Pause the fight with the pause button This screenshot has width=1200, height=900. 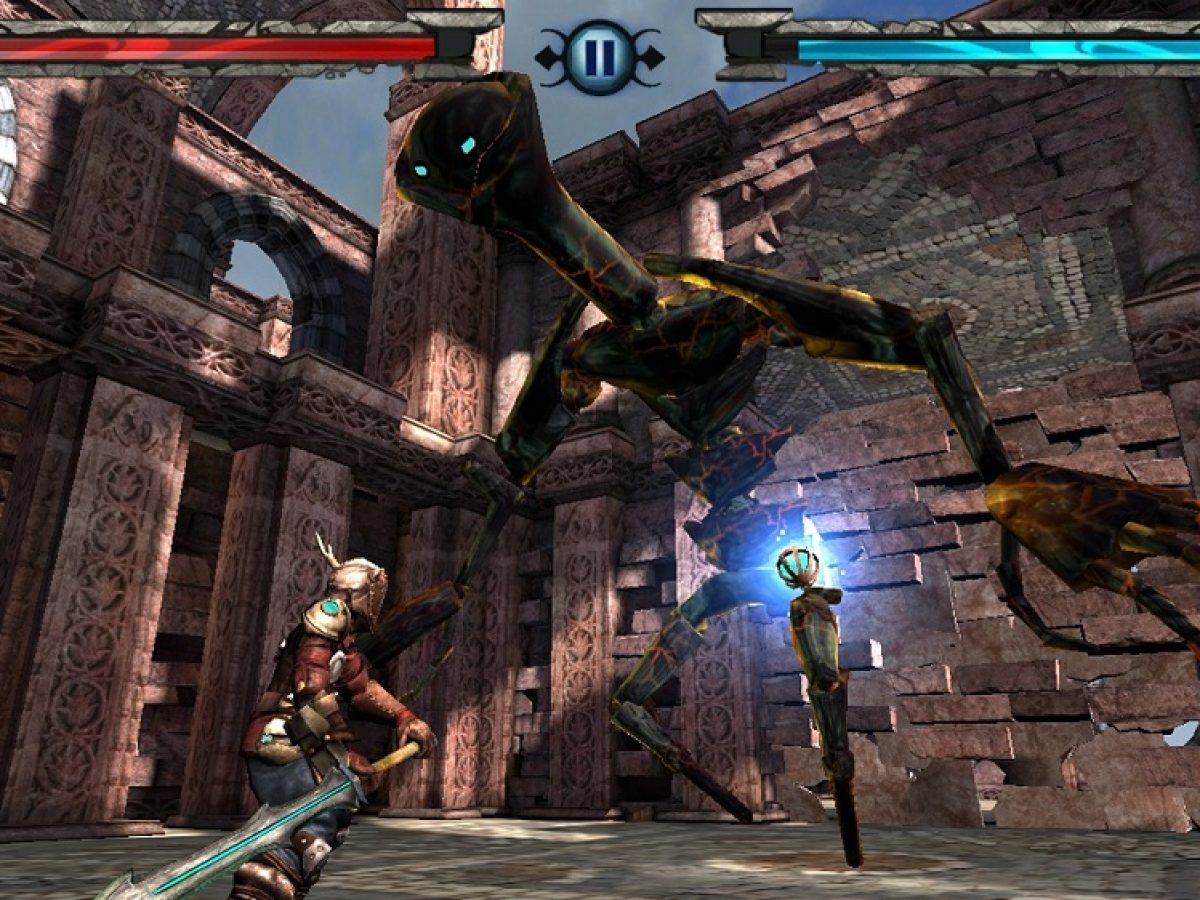pyautogui.click(x=599, y=57)
